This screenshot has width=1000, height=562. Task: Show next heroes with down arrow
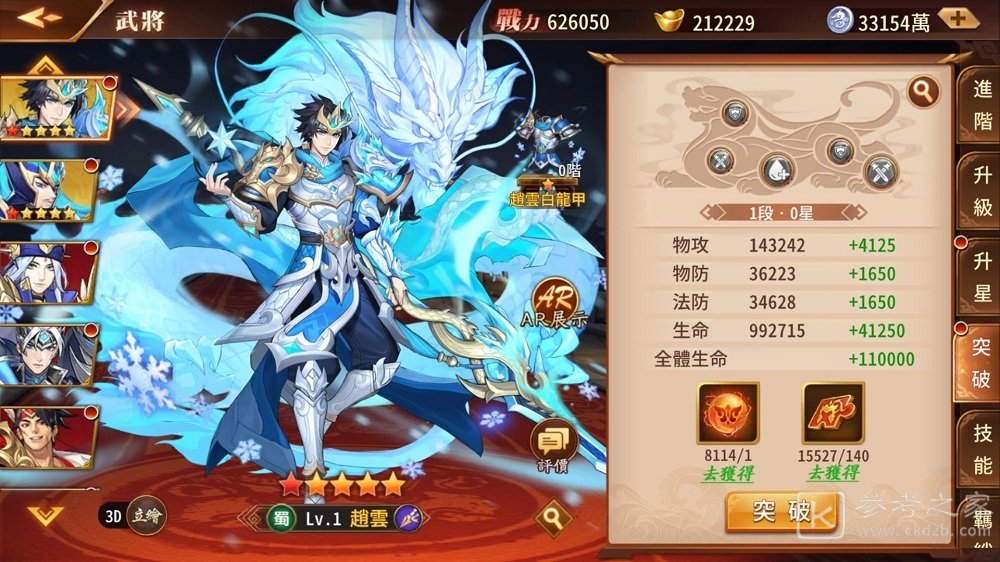45,514
